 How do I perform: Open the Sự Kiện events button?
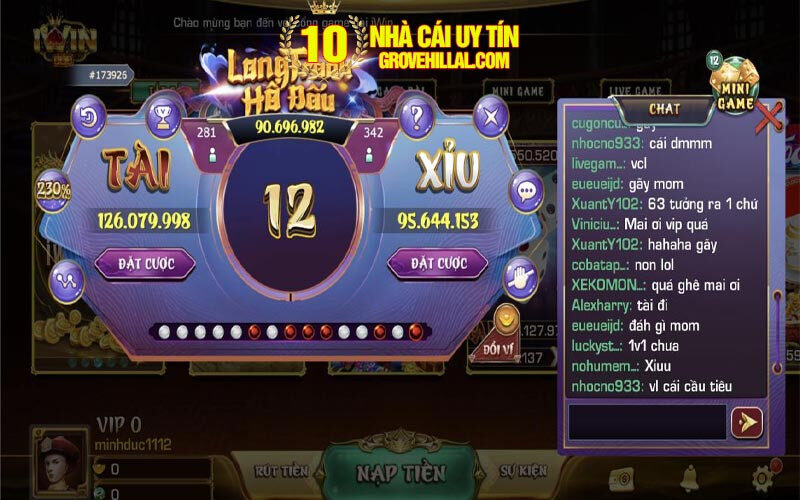[x=523, y=469]
